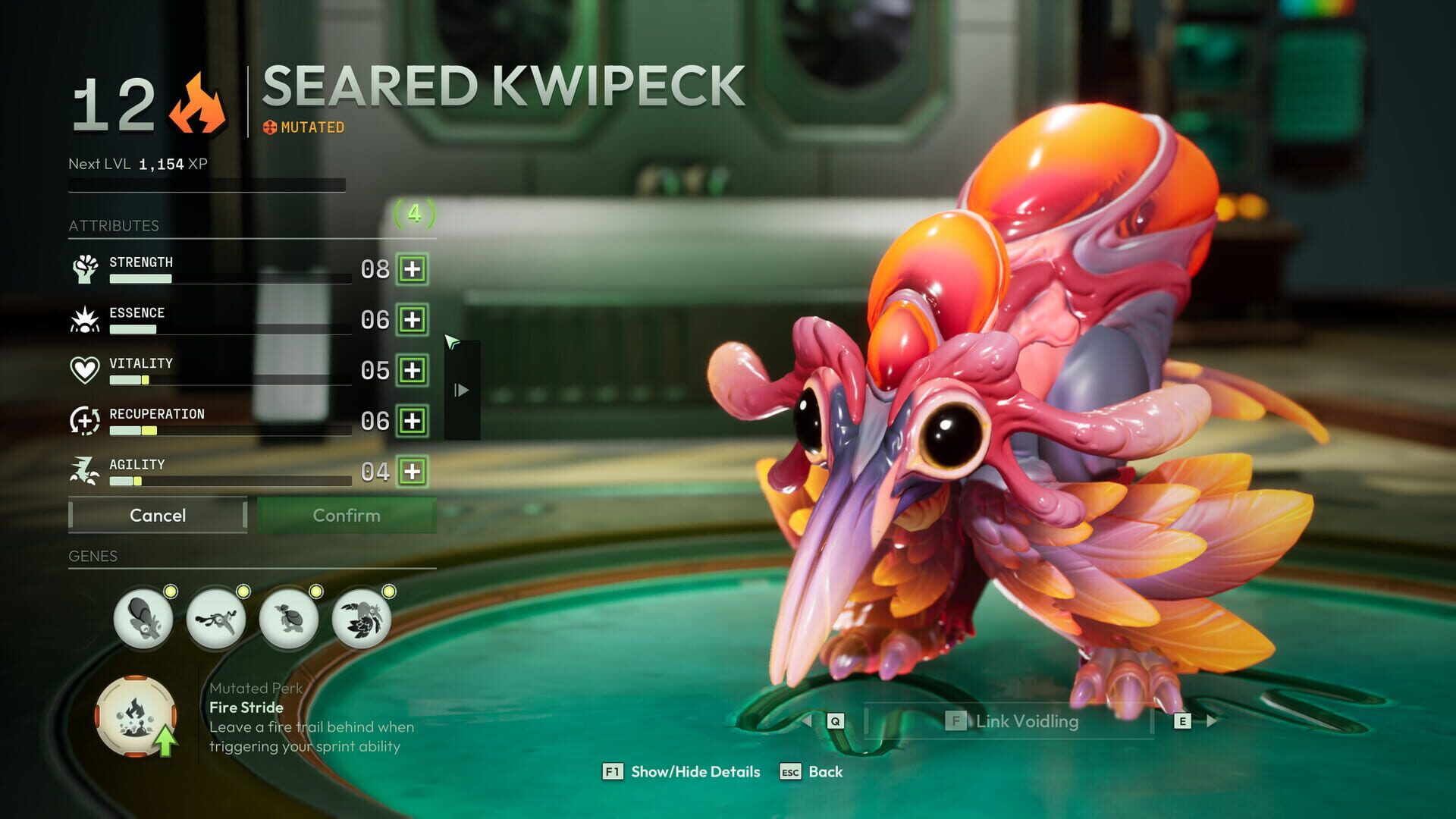Confirm the attribute point changes
Image resolution: width=1456 pixels, height=819 pixels.
(347, 516)
